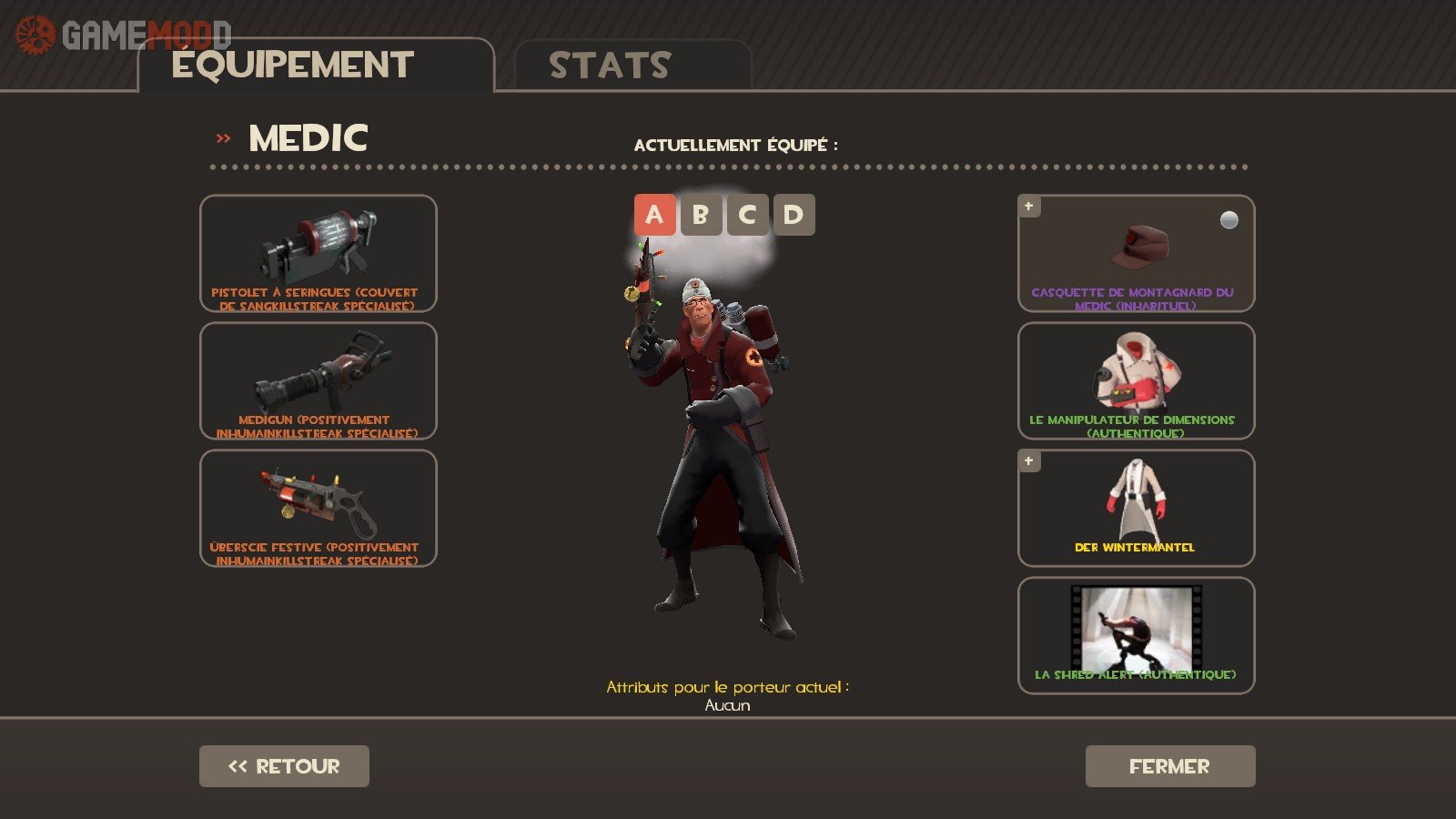This screenshot has width=1456, height=819.
Task: Select the Pistolet à Seringues weapon slot
Action: (x=318, y=253)
